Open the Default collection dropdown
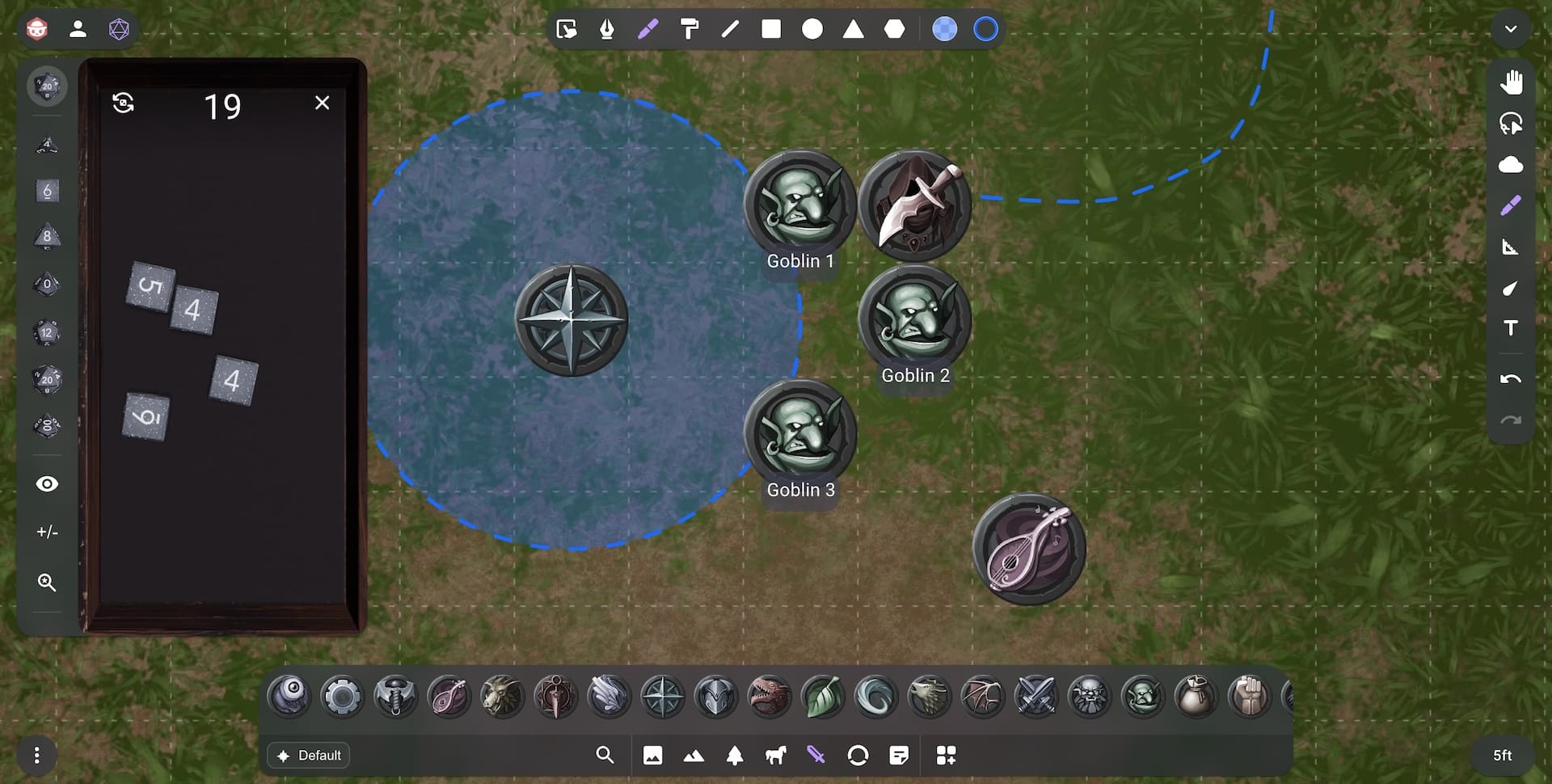Viewport: 1552px width, 784px height. [x=308, y=755]
